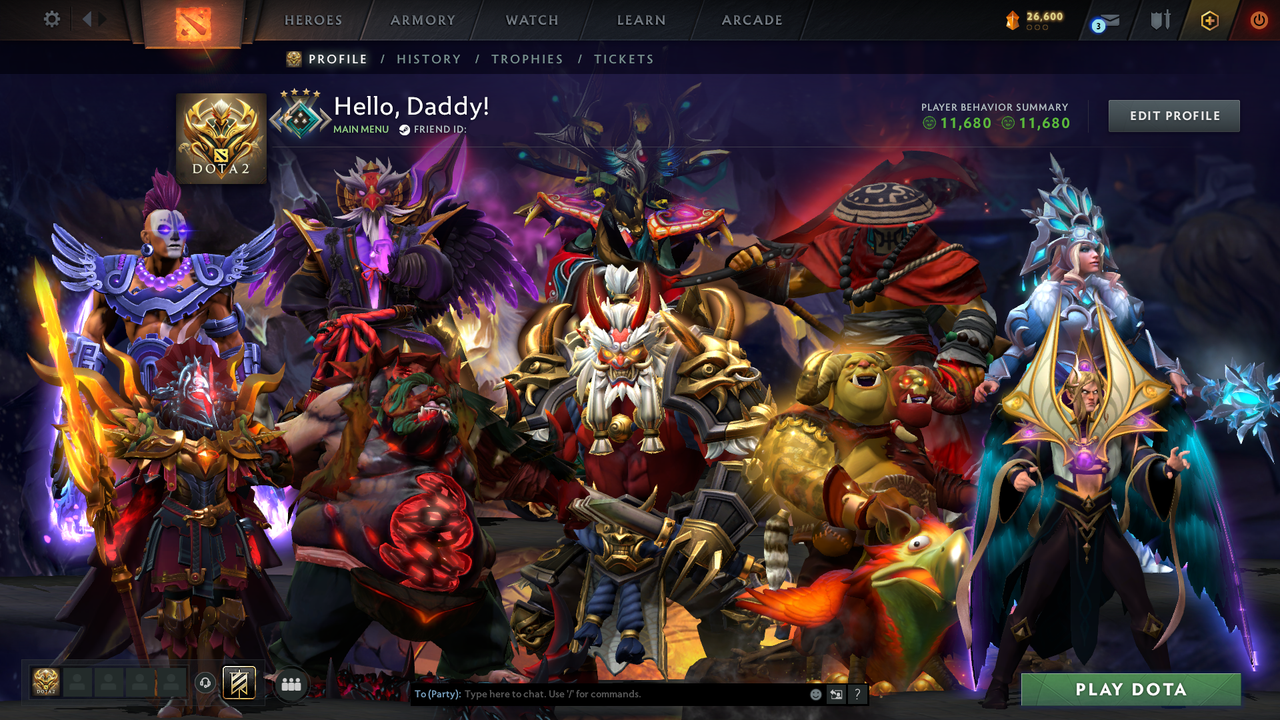
Task: Open the settings gear menu
Action: pos(50,18)
